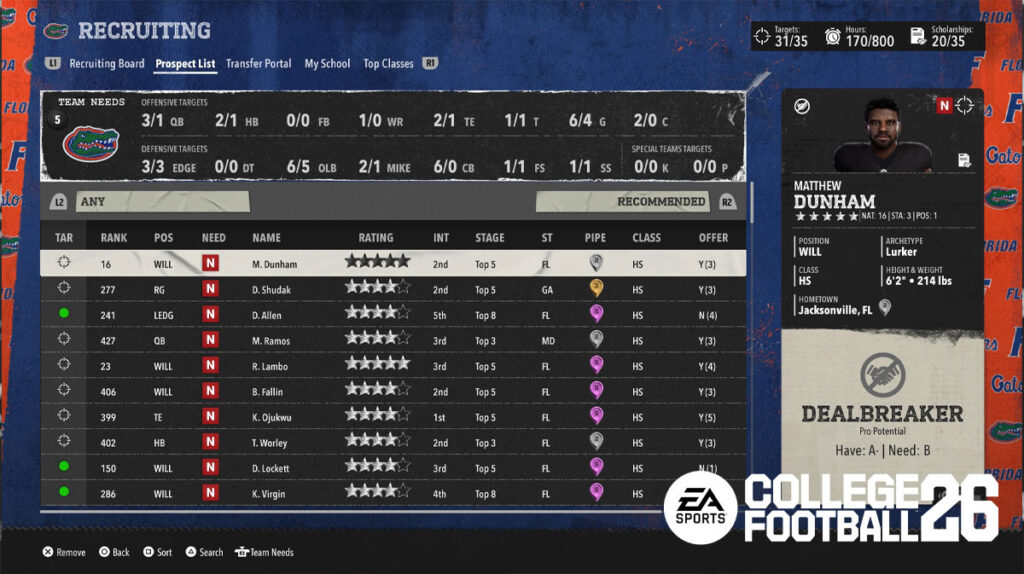Open the Transfer Portal tab
Screen dimensions: 1024x574
point(258,64)
